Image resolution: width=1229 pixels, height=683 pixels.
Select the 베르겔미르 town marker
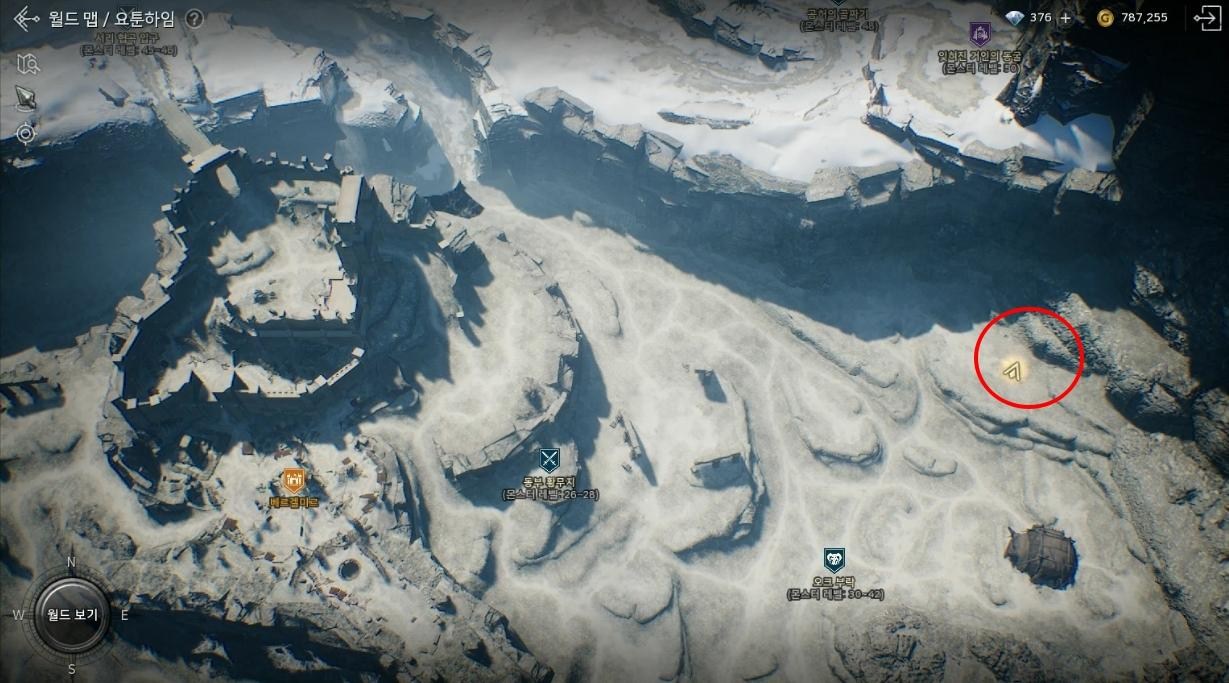coord(293,481)
